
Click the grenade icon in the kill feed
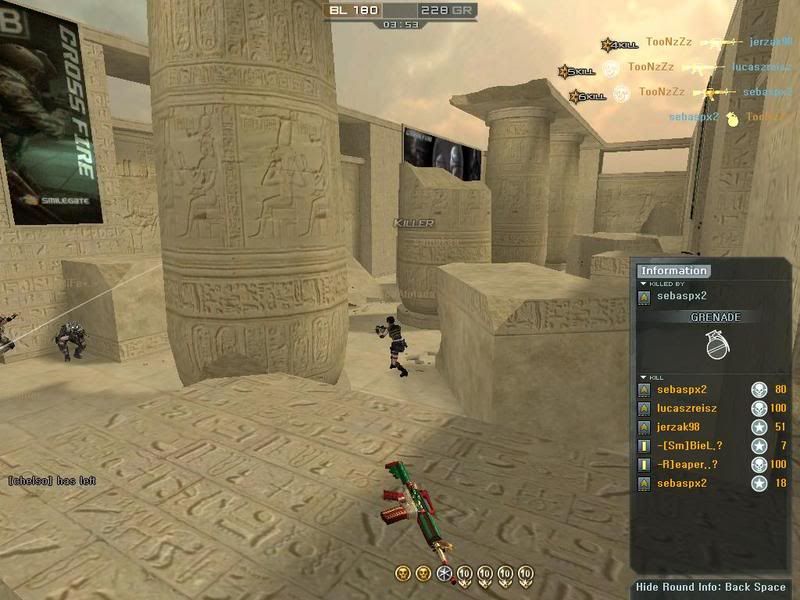[x=732, y=119]
